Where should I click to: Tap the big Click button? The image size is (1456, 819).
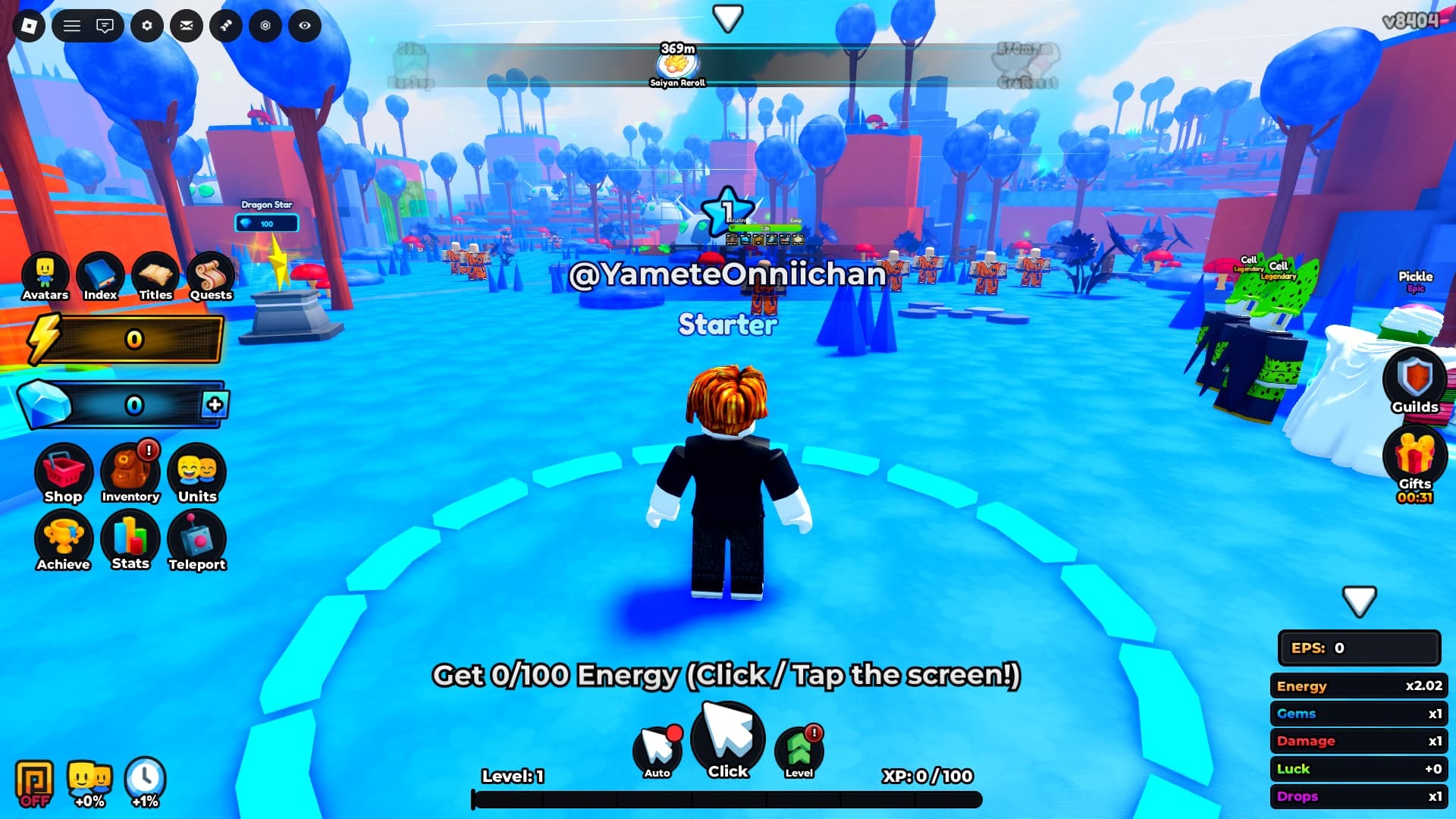point(728,740)
